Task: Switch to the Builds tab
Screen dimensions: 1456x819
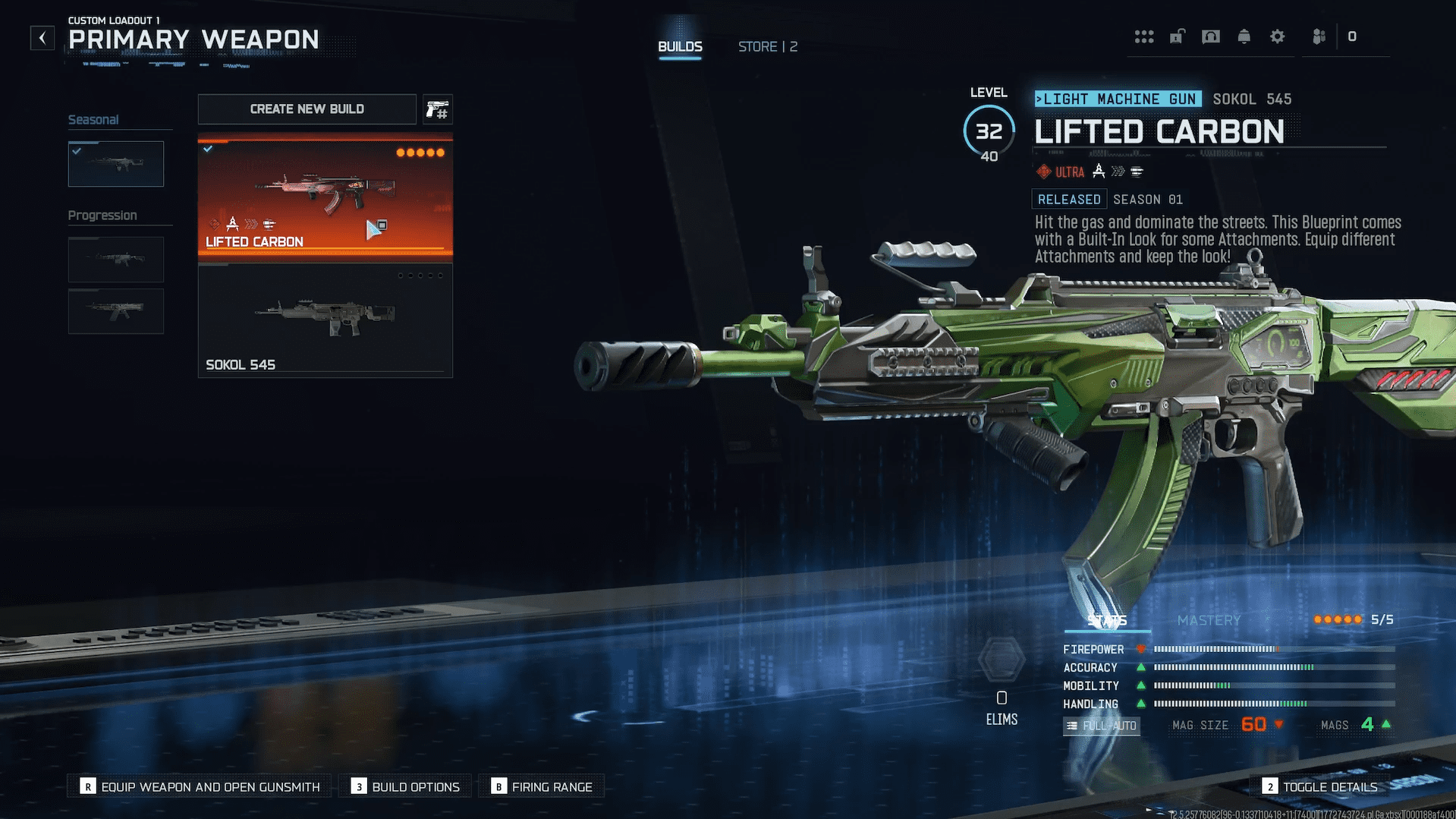Action: click(x=680, y=47)
